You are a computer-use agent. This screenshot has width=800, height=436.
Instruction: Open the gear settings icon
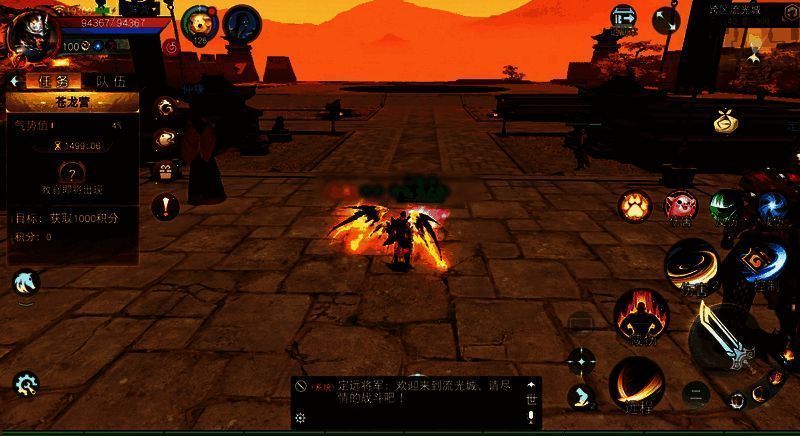coord(25,383)
